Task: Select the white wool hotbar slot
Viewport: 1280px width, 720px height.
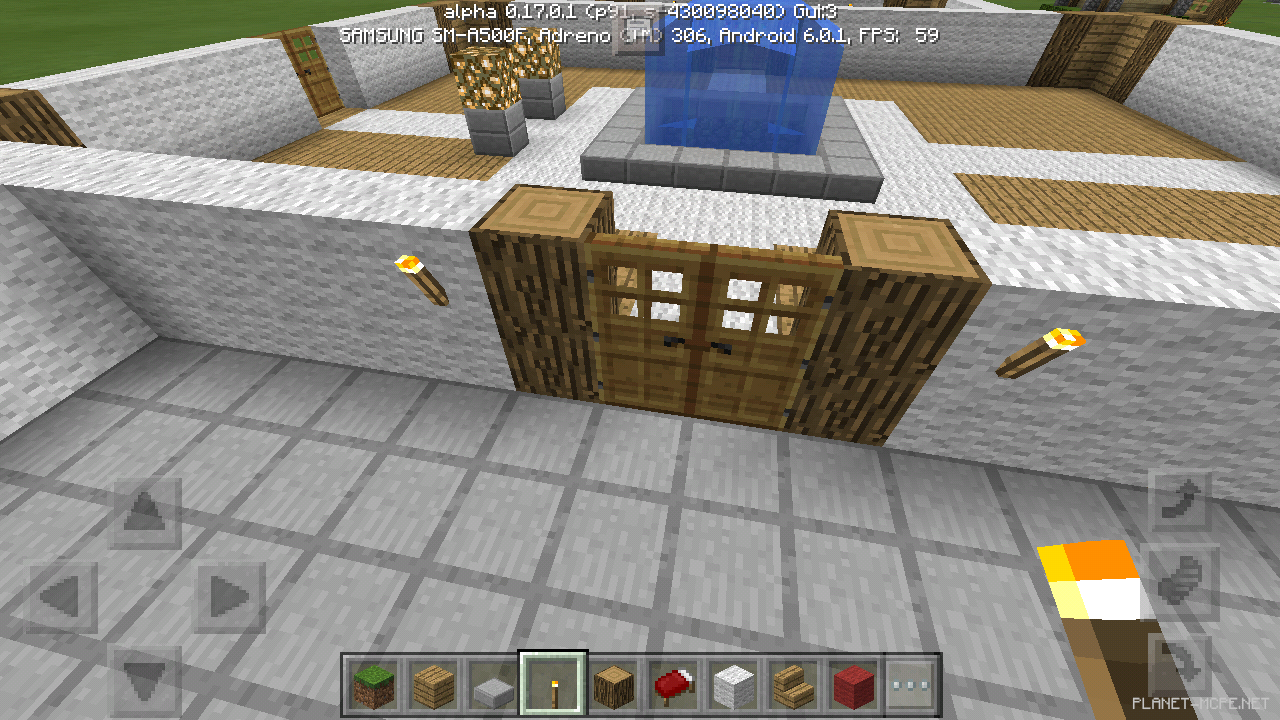Action: click(x=735, y=687)
